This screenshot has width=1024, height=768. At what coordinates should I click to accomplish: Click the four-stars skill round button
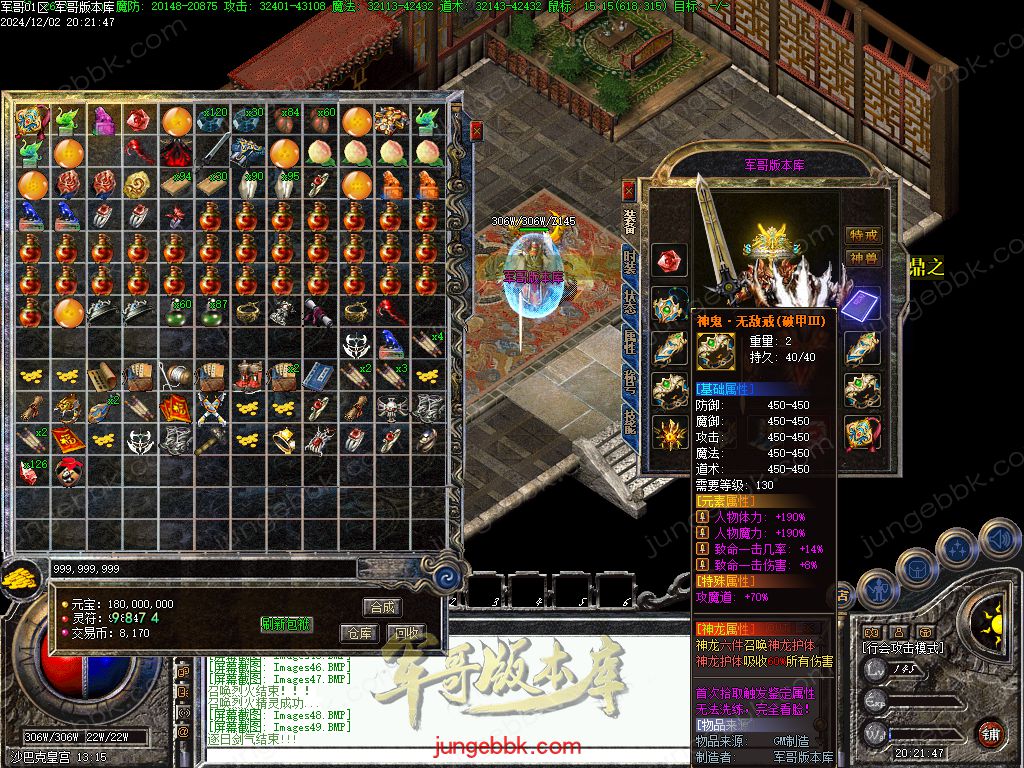(x=959, y=548)
